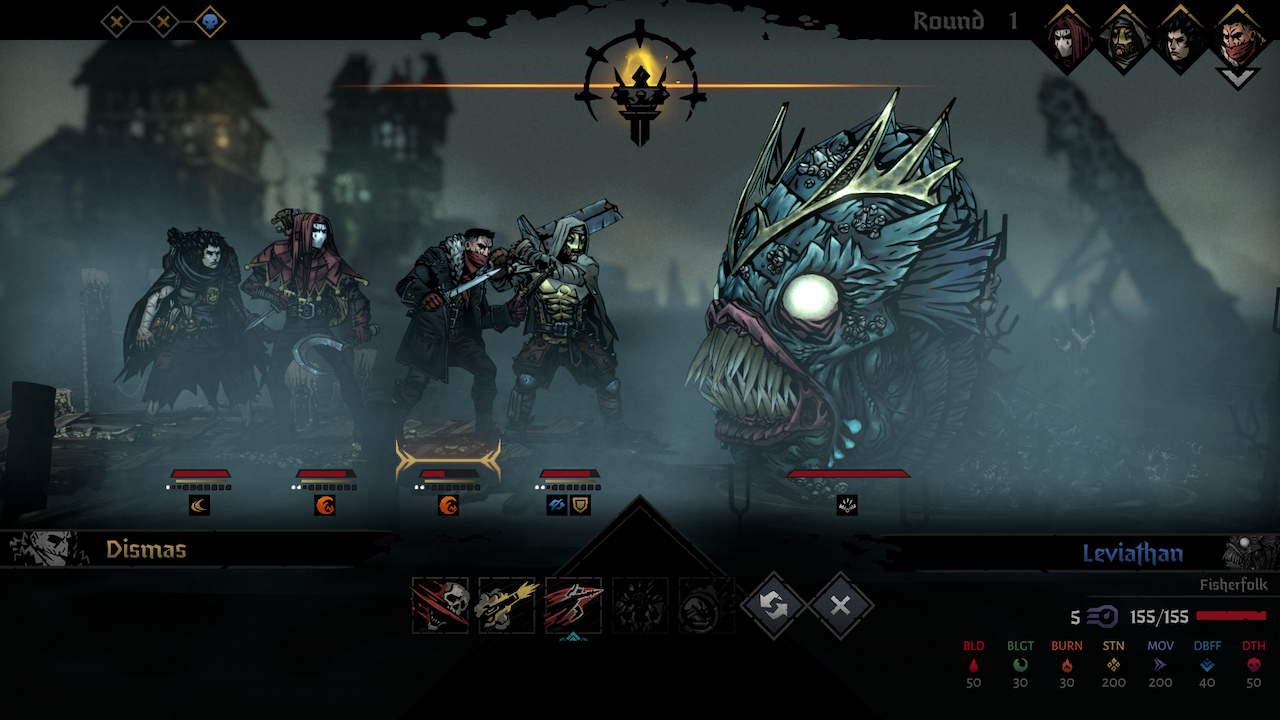Viewport: 1280px width, 720px height.
Task: Open Leviathan's portrait in the enemy banner
Action: (x=1250, y=553)
